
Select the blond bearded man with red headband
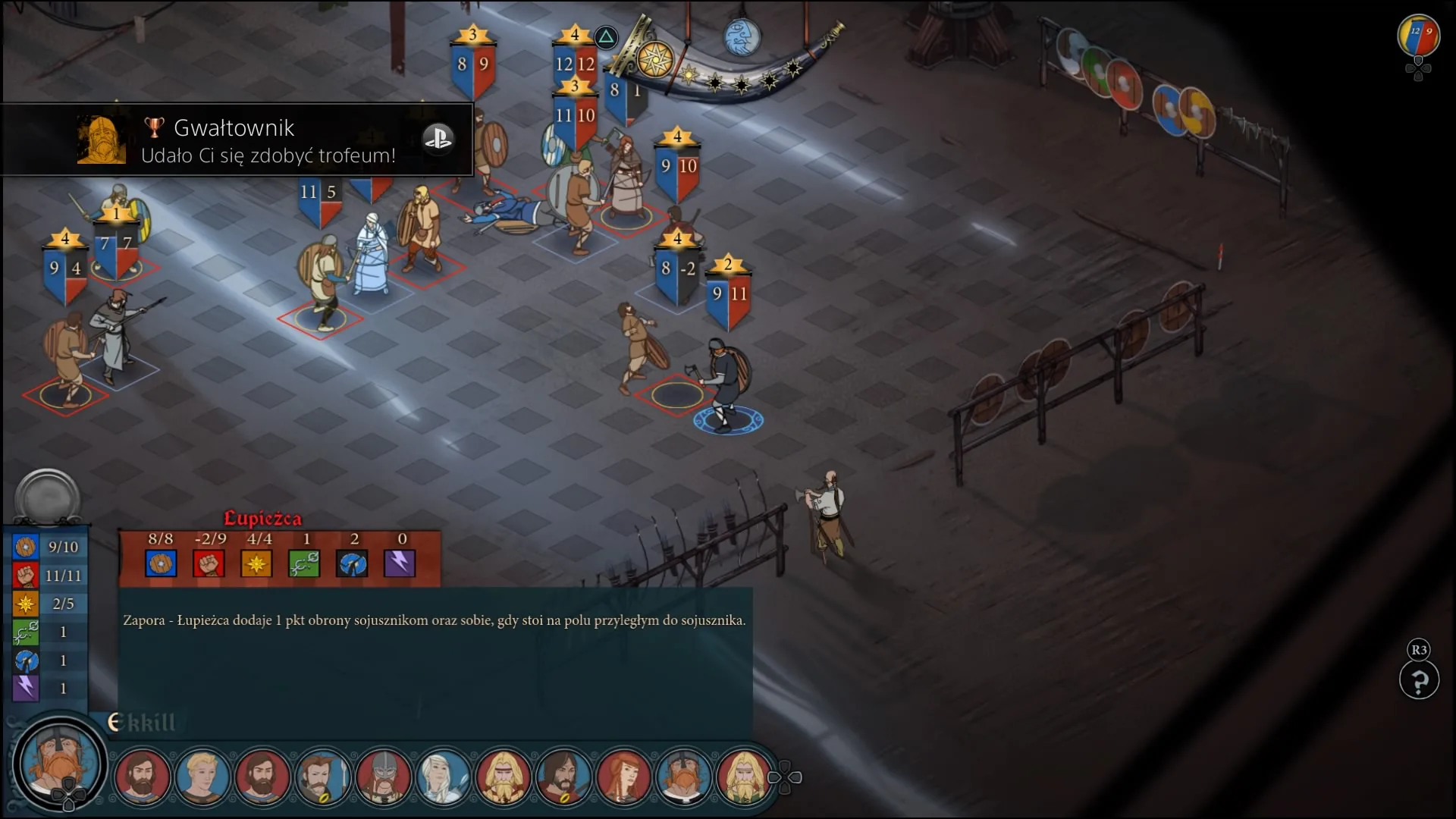(503, 776)
